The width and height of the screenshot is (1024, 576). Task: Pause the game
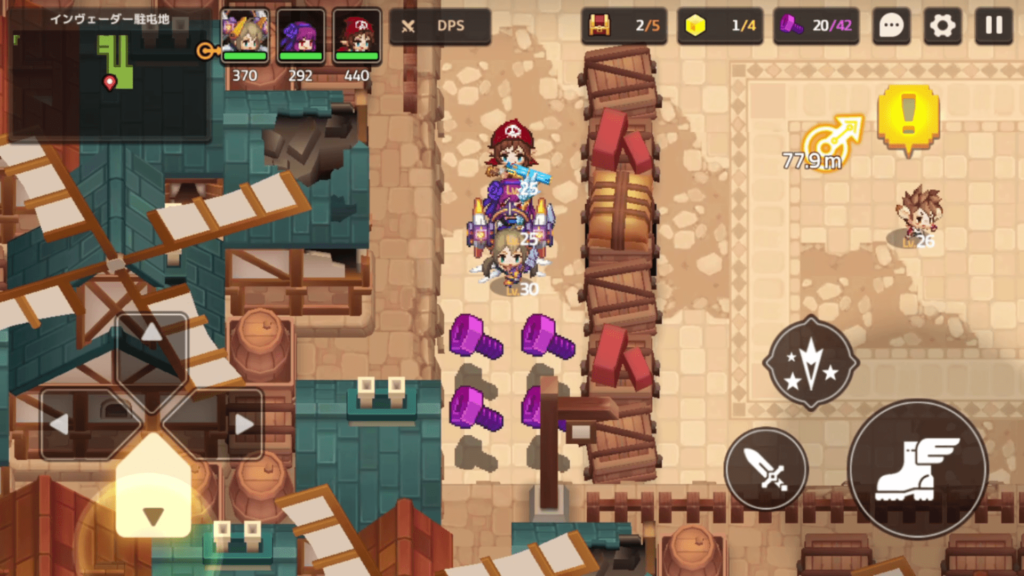(994, 26)
